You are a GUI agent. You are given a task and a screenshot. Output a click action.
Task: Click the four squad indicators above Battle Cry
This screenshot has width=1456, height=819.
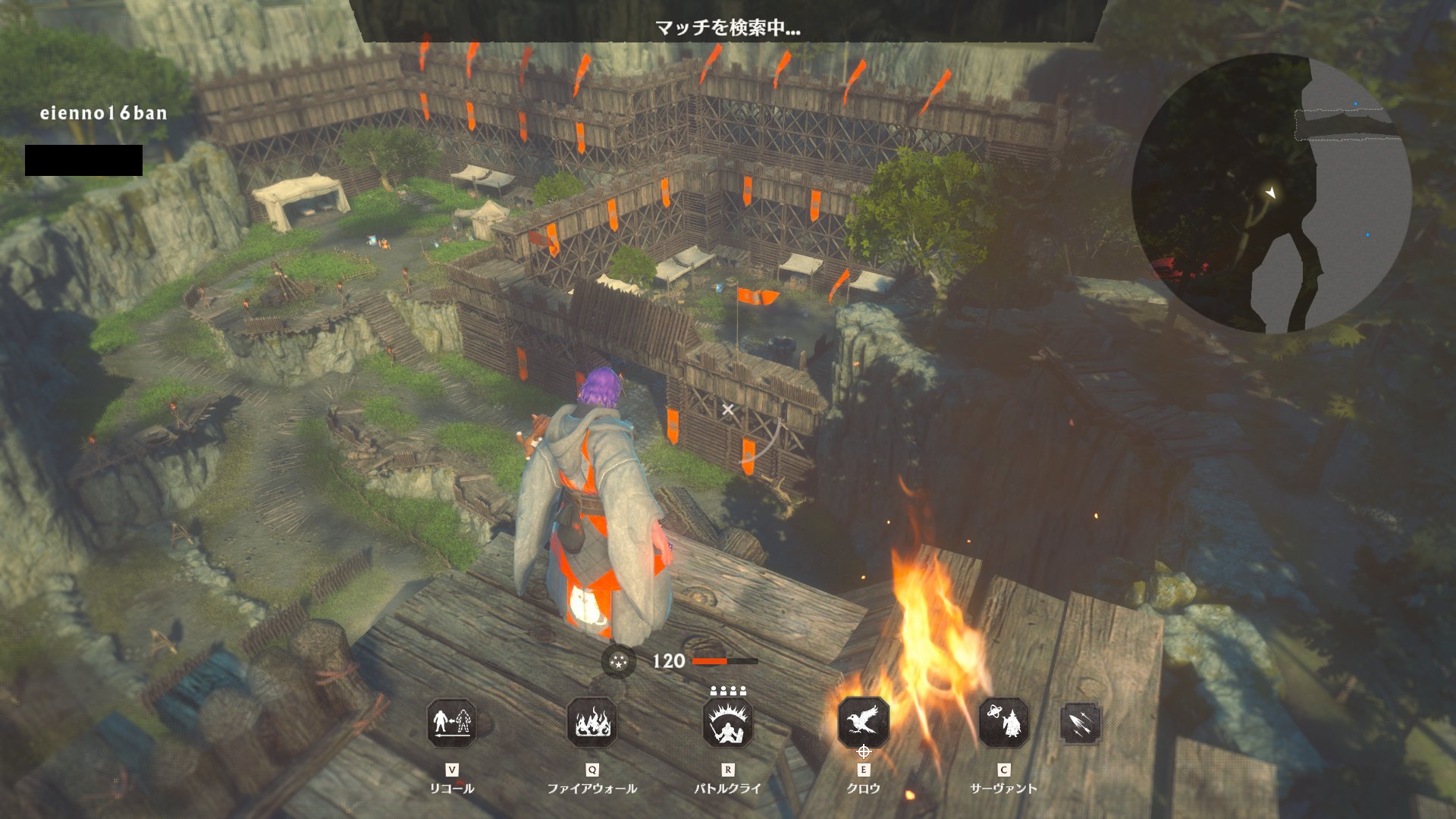point(730,691)
